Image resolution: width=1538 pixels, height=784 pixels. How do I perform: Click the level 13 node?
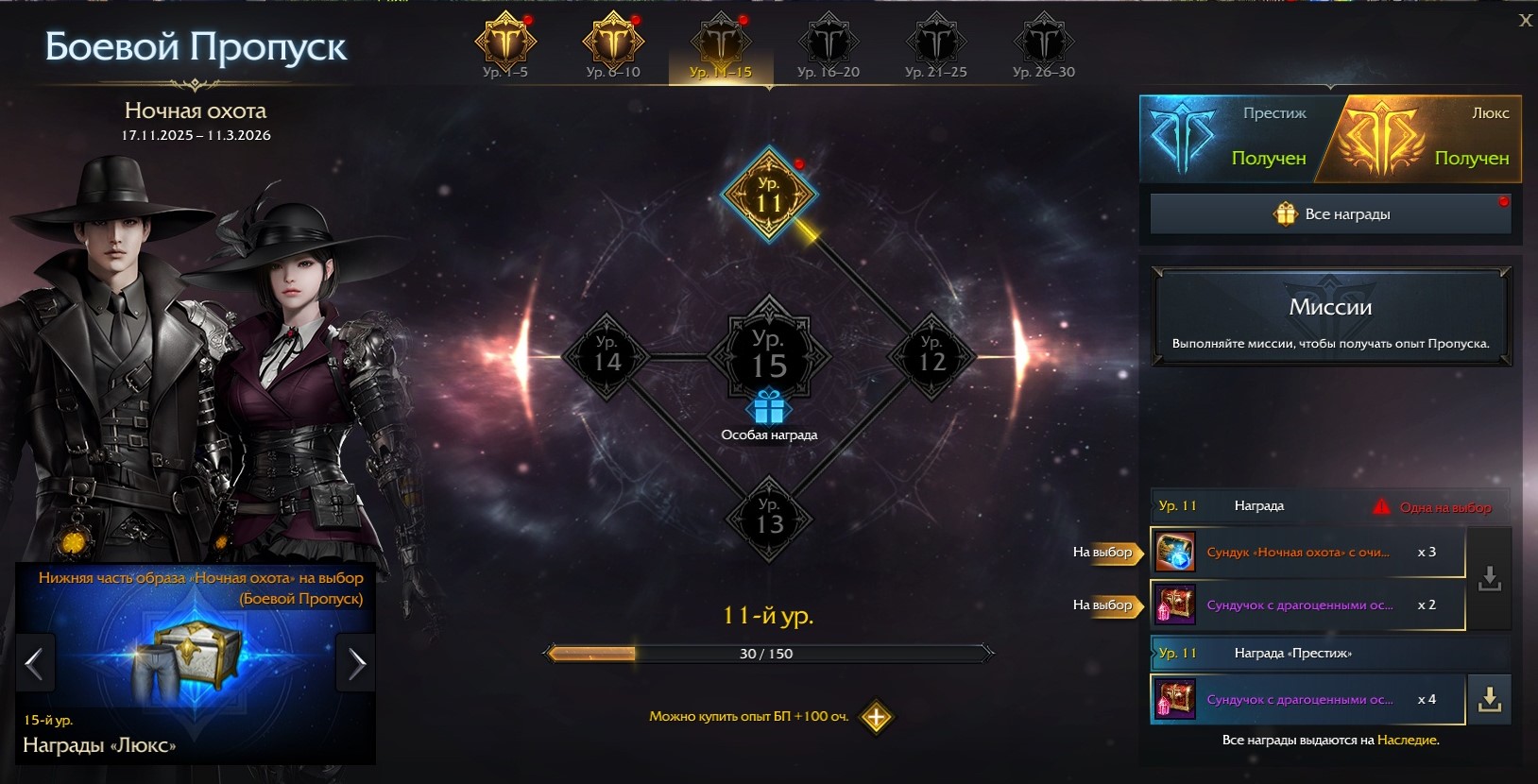769,519
